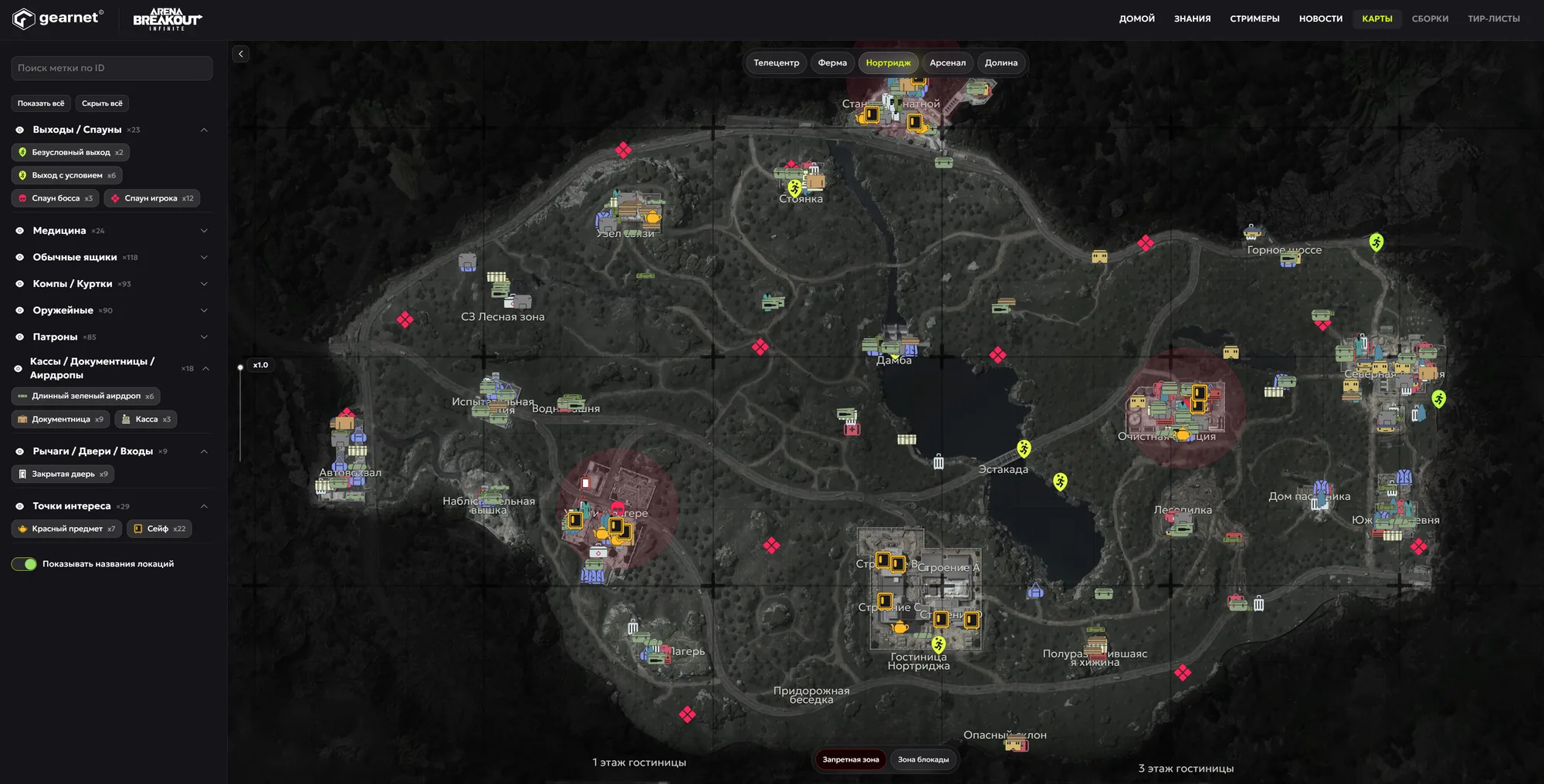Toggle the 'Документница' marker filter
The image size is (1544, 784).
60,419
